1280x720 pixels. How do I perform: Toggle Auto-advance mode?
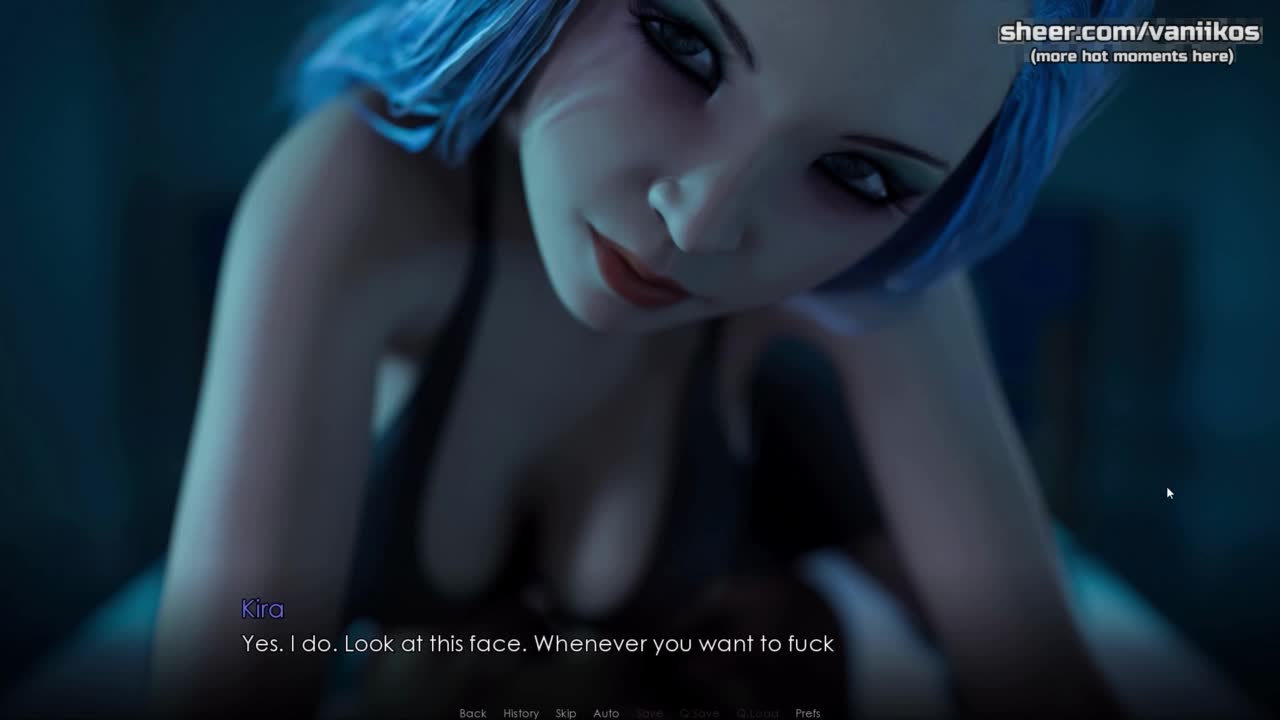pos(606,713)
